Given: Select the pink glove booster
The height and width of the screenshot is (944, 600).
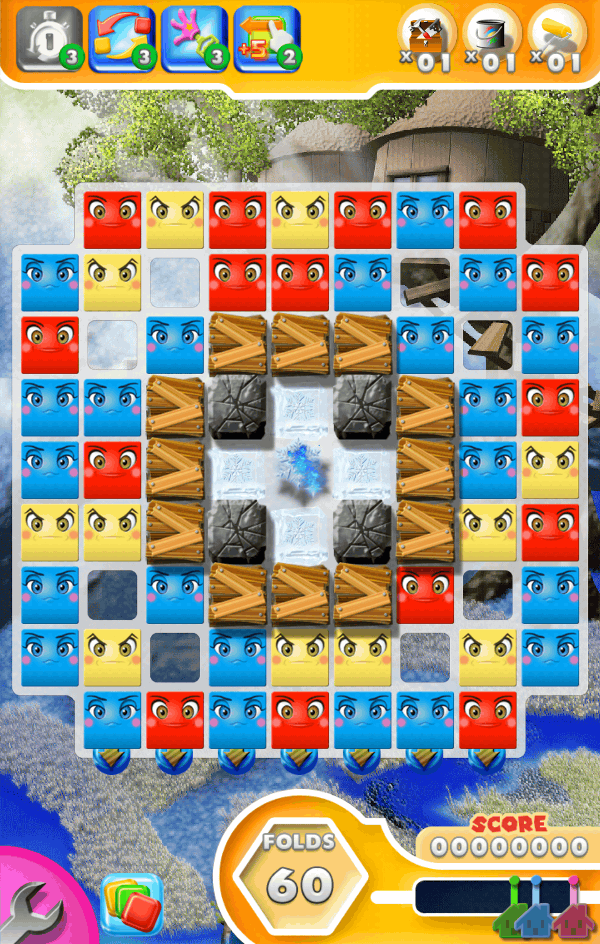Looking at the screenshot, I should (x=194, y=38).
